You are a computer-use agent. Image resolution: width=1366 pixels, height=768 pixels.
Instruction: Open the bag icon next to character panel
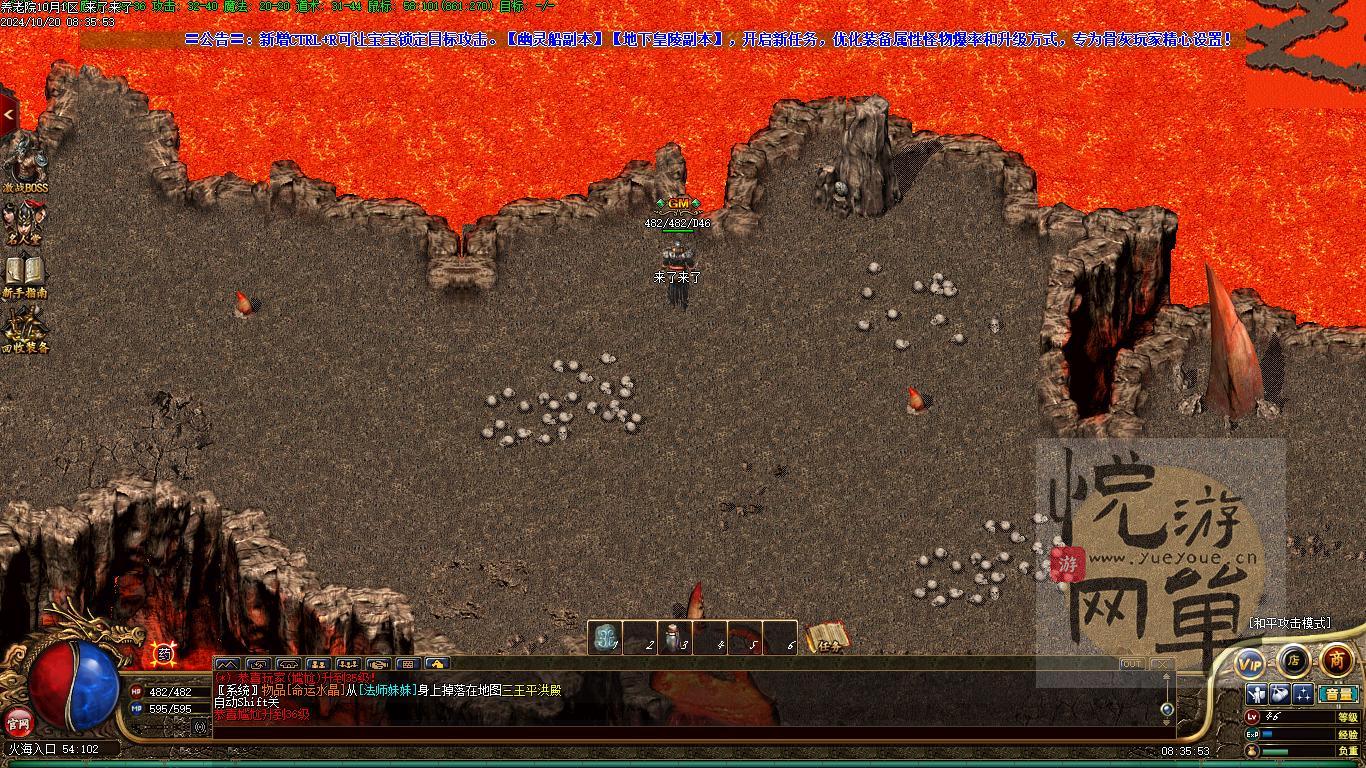(x=1280, y=694)
